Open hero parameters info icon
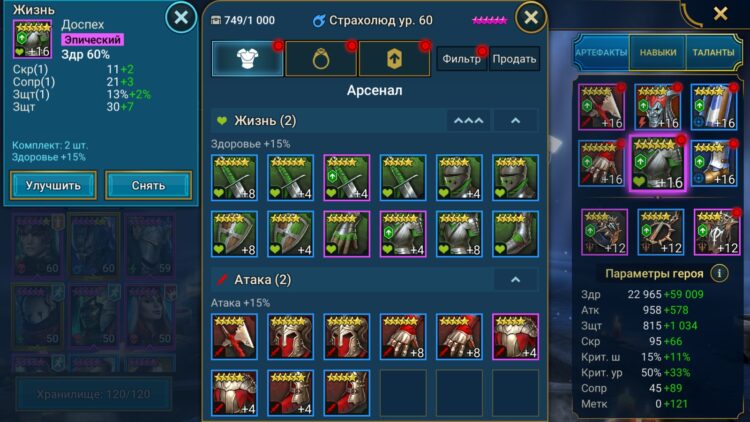Viewport: 750px width, 422px height. coord(718,272)
